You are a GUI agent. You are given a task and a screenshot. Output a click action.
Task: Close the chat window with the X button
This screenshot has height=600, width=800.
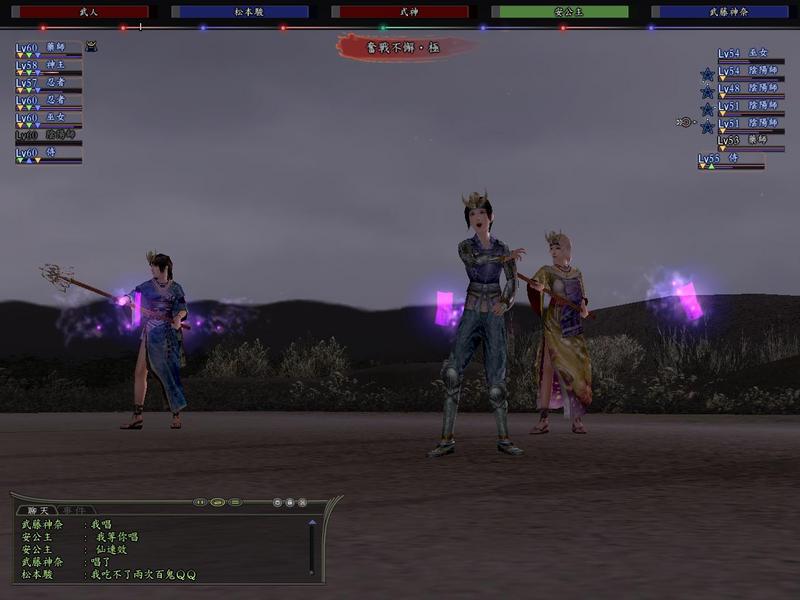point(302,502)
